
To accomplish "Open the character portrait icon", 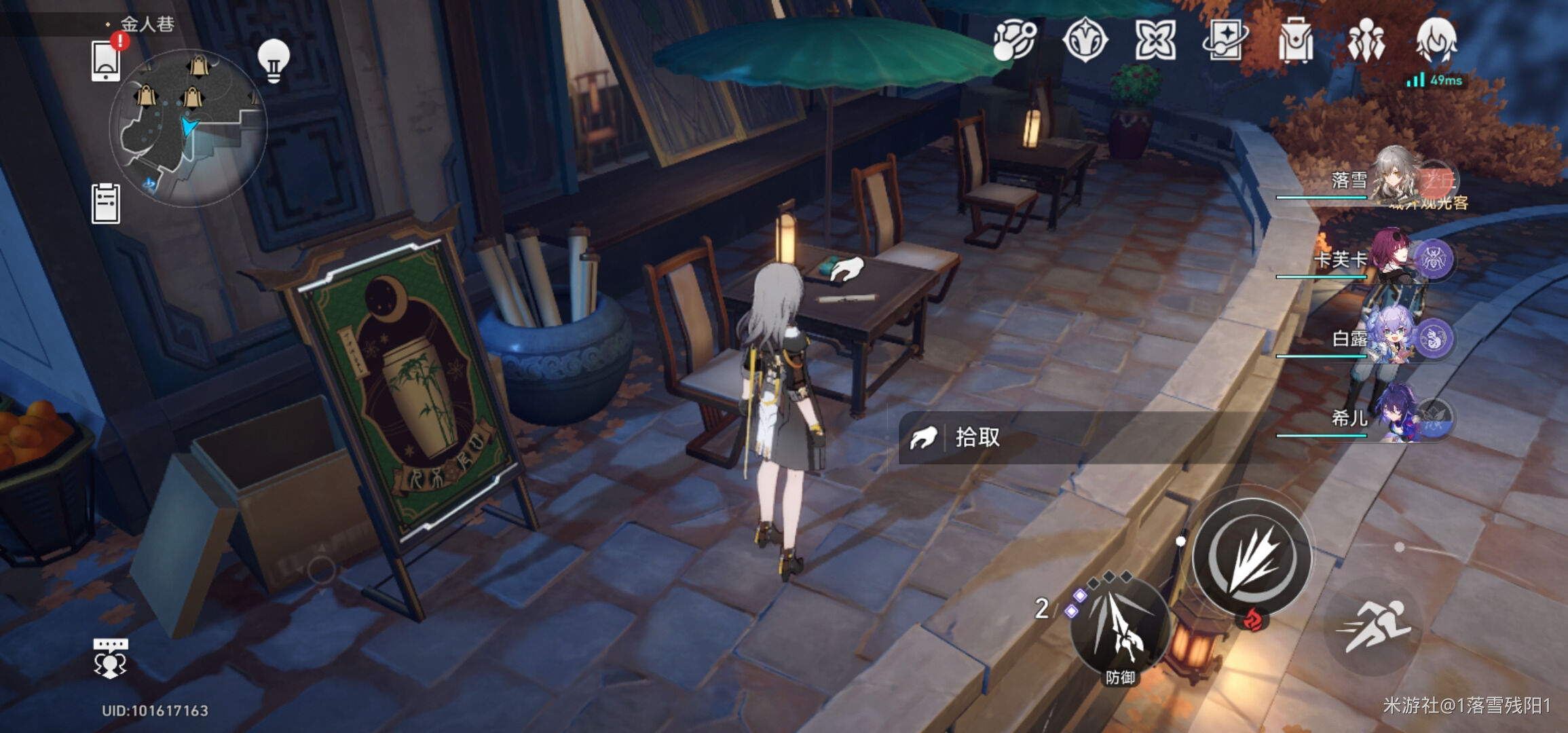I will point(1436,41).
